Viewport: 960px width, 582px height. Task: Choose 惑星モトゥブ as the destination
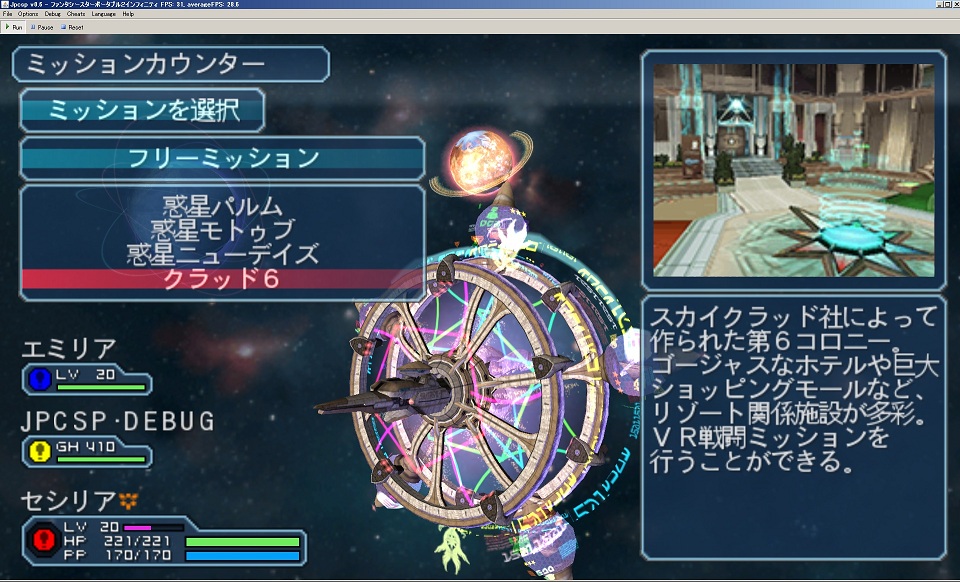click(x=222, y=231)
